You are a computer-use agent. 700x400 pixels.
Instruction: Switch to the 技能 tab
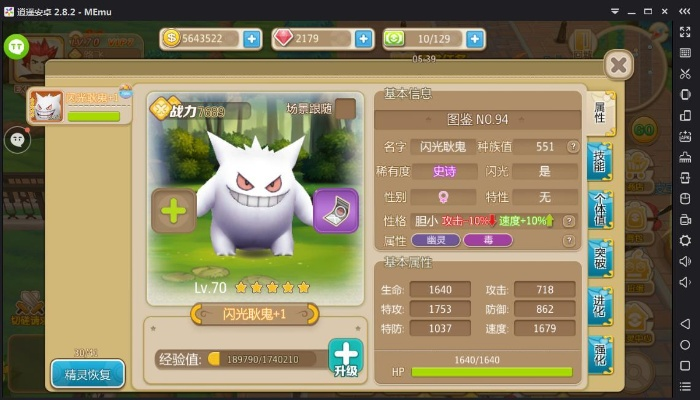[600, 162]
